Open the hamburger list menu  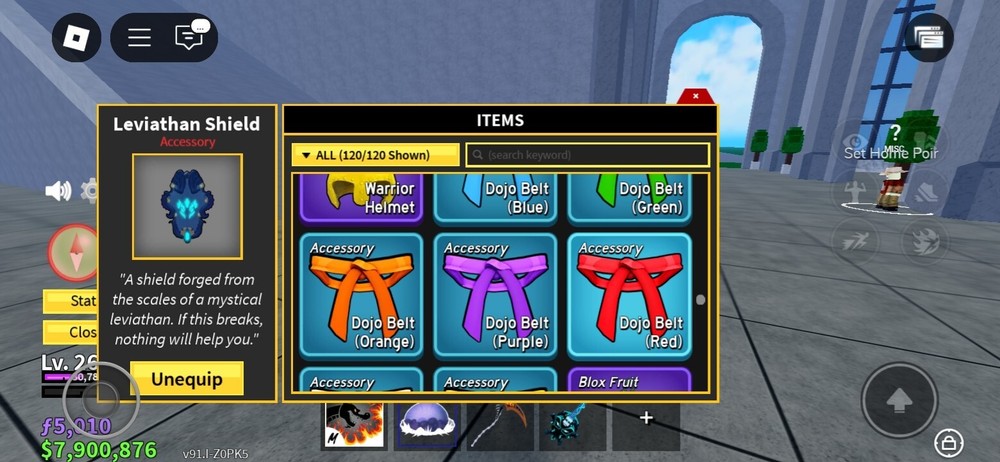(139, 38)
